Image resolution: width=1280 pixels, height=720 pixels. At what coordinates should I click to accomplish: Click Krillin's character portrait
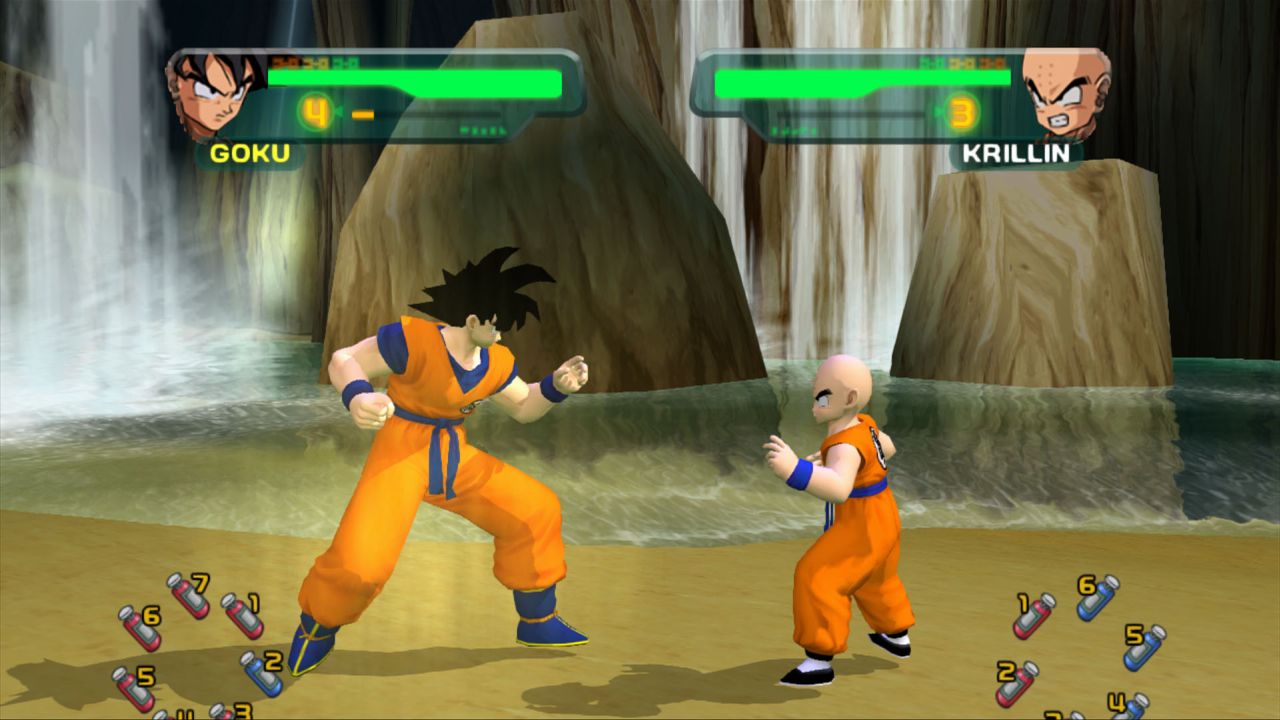tap(1066, 93)
